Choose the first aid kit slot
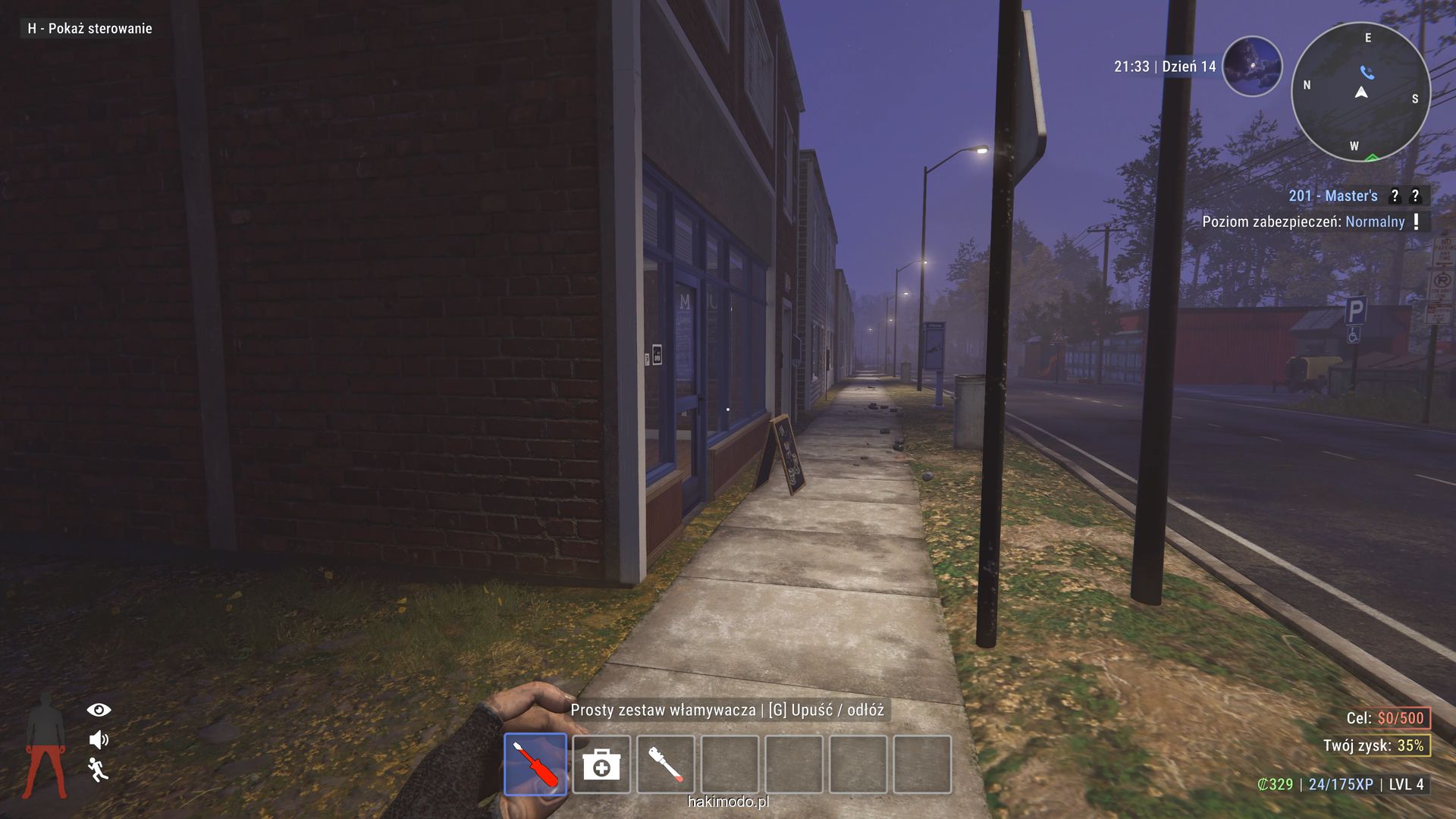Viewport: 1456px width, 819px height. (601, 764)
